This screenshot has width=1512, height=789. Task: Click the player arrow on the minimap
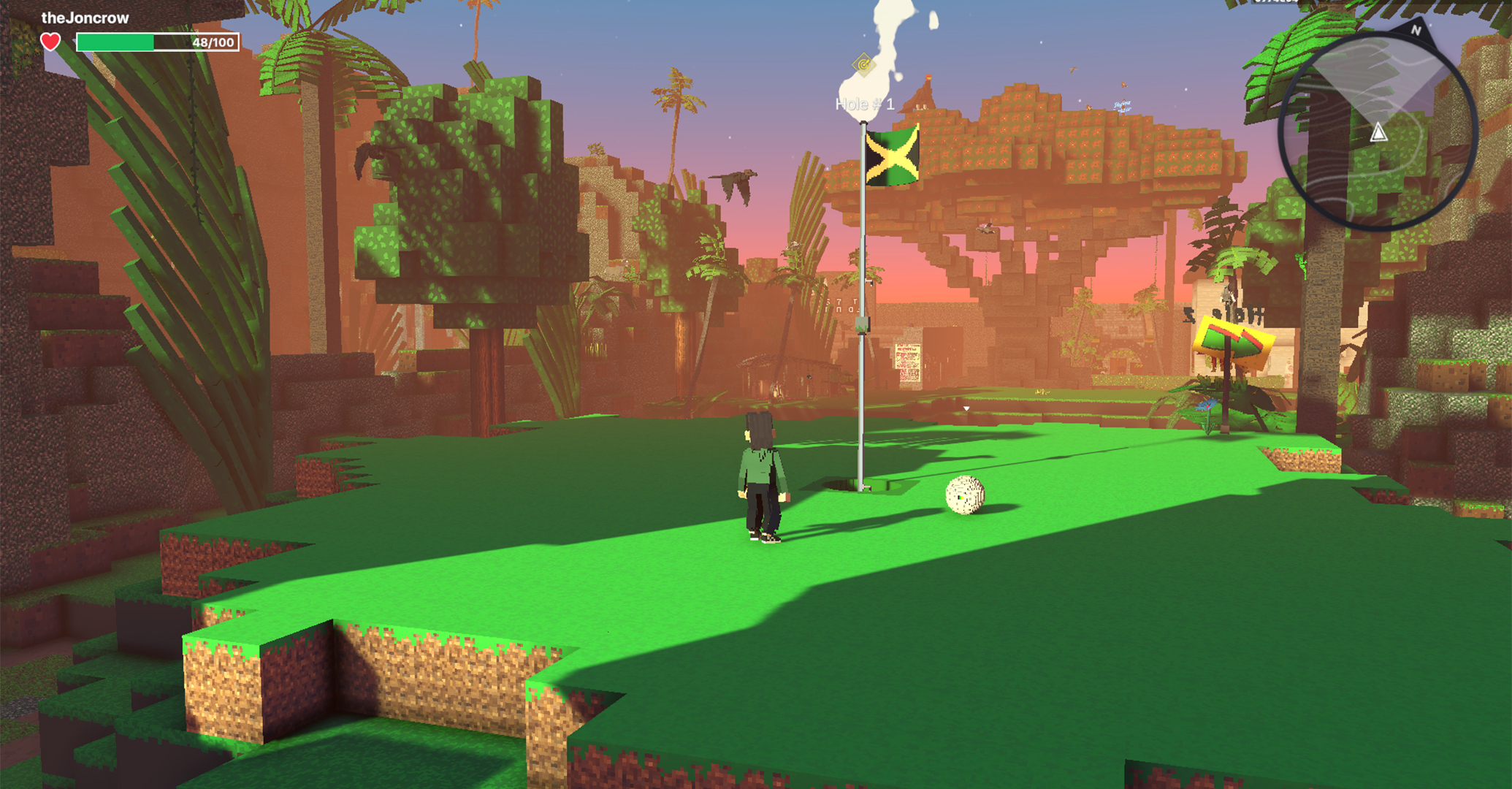click(1379, 133)
